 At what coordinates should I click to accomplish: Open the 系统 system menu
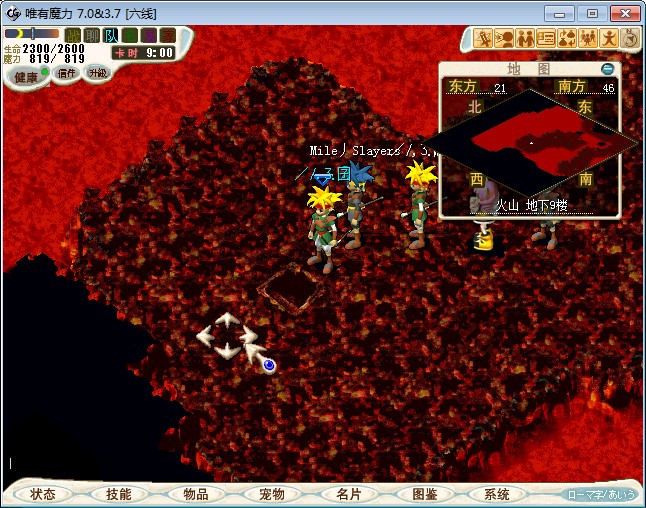click(x=497, y=494)
